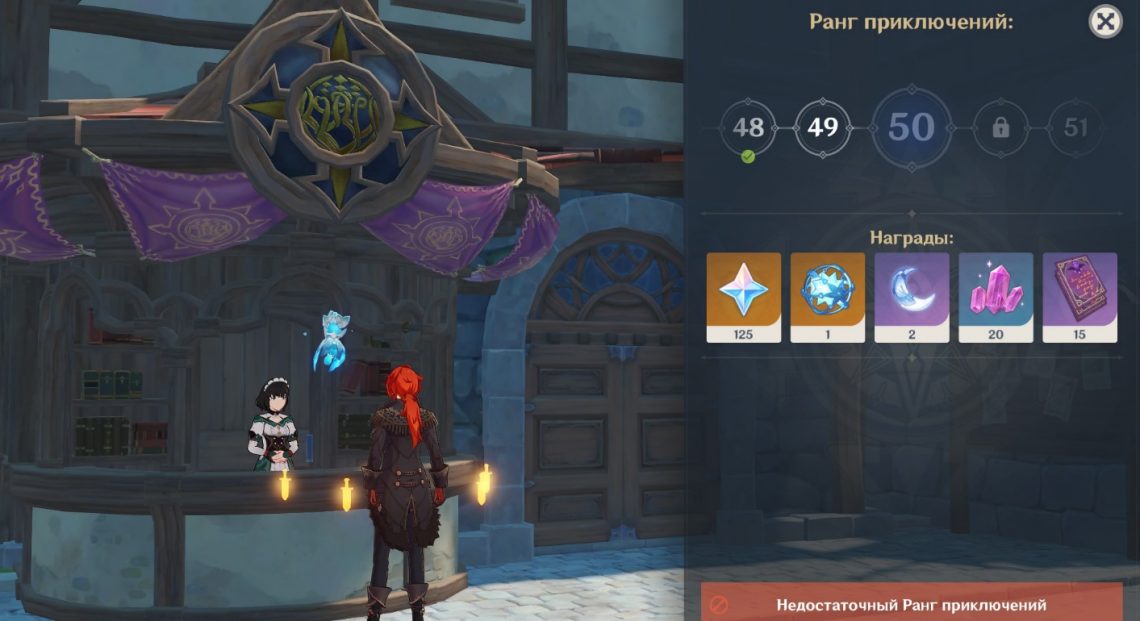Image resolution: width=1140 pixels, height=621 pixels.
Task: Show the pink crystal reward info
Action: click(x=995, y=297)
